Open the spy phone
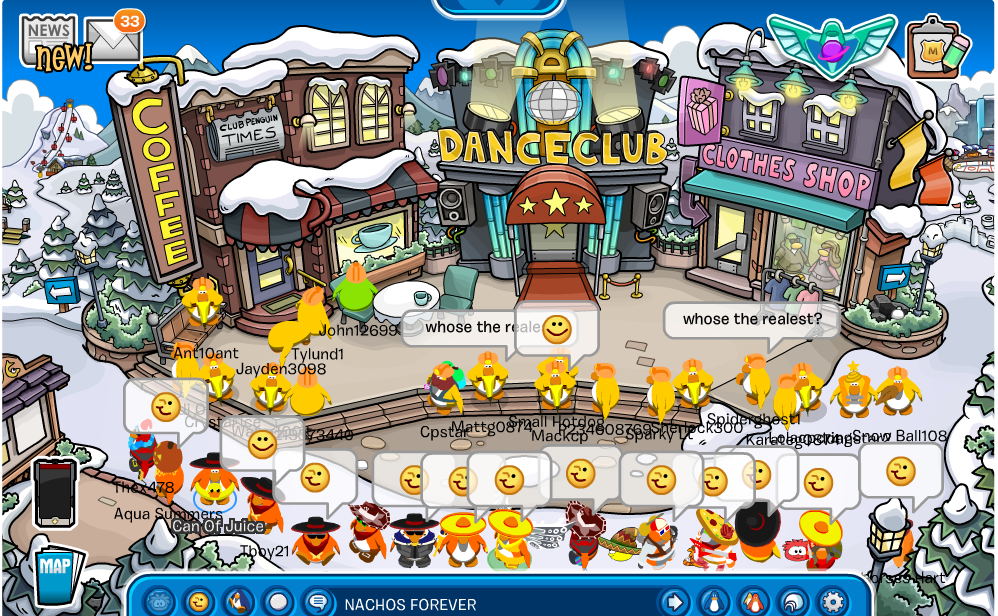Viewport: 998px width, 616px height. pos(54,492)
